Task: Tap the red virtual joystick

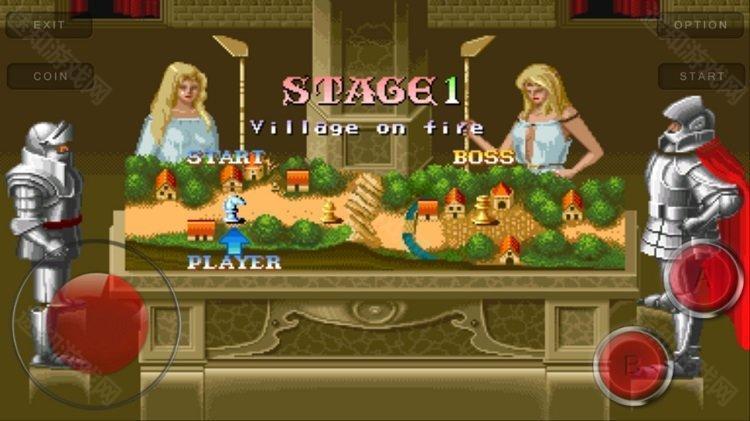Action: (97, 320)
